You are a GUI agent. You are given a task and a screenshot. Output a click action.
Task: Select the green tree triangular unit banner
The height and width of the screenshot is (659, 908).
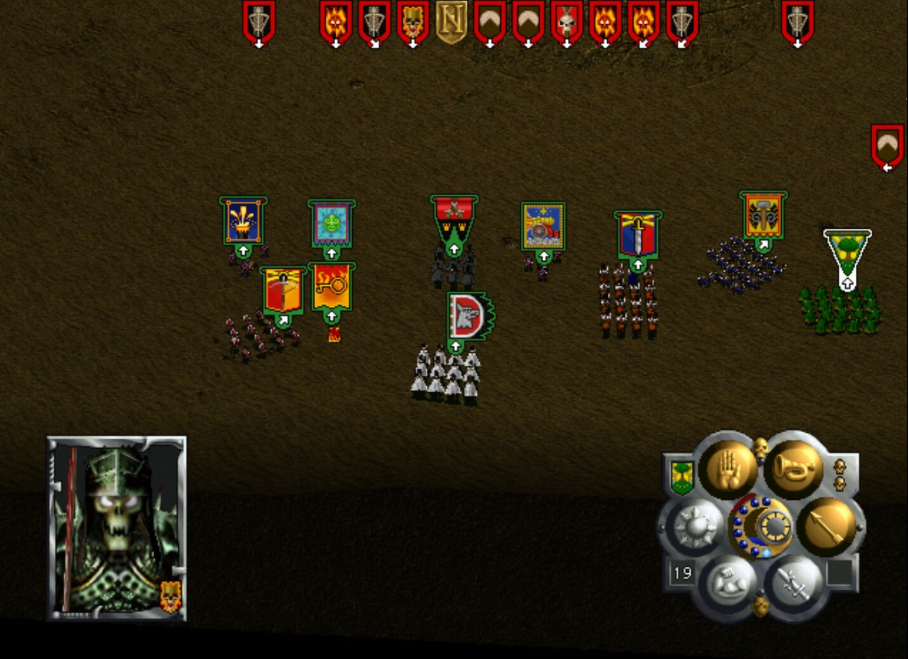point(846,252)
